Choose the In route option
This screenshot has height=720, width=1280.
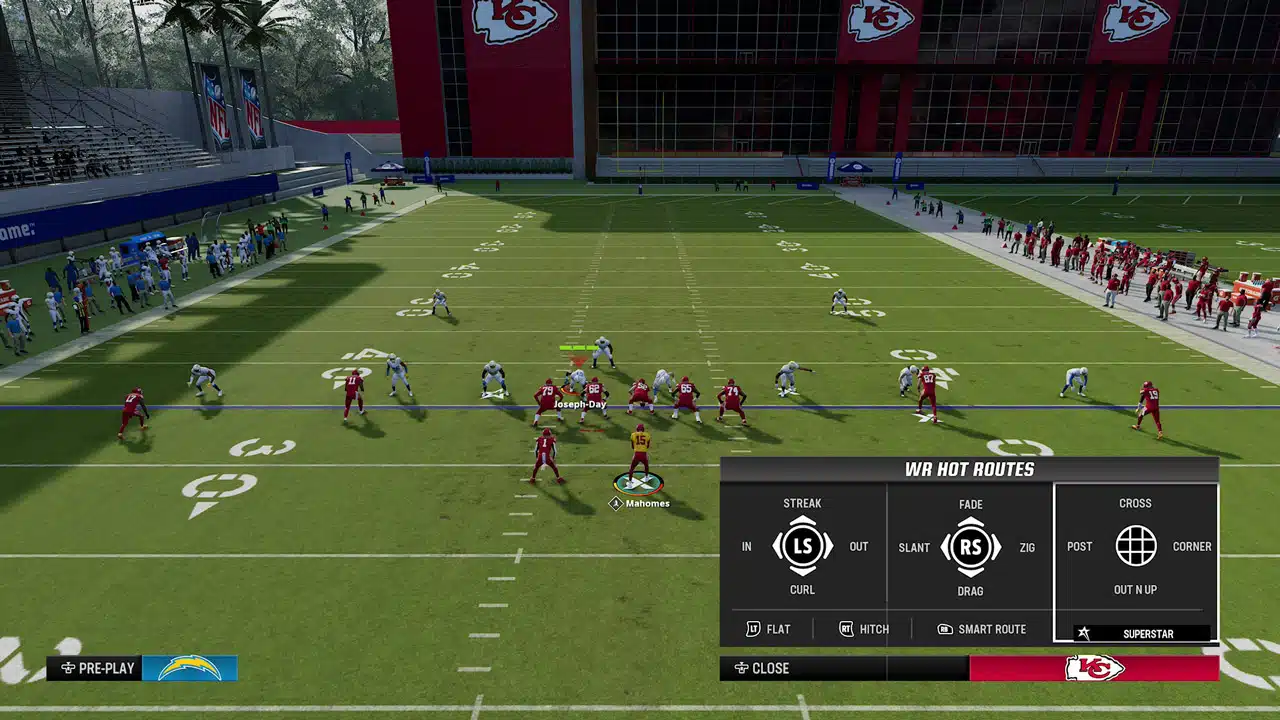[746, 547]
